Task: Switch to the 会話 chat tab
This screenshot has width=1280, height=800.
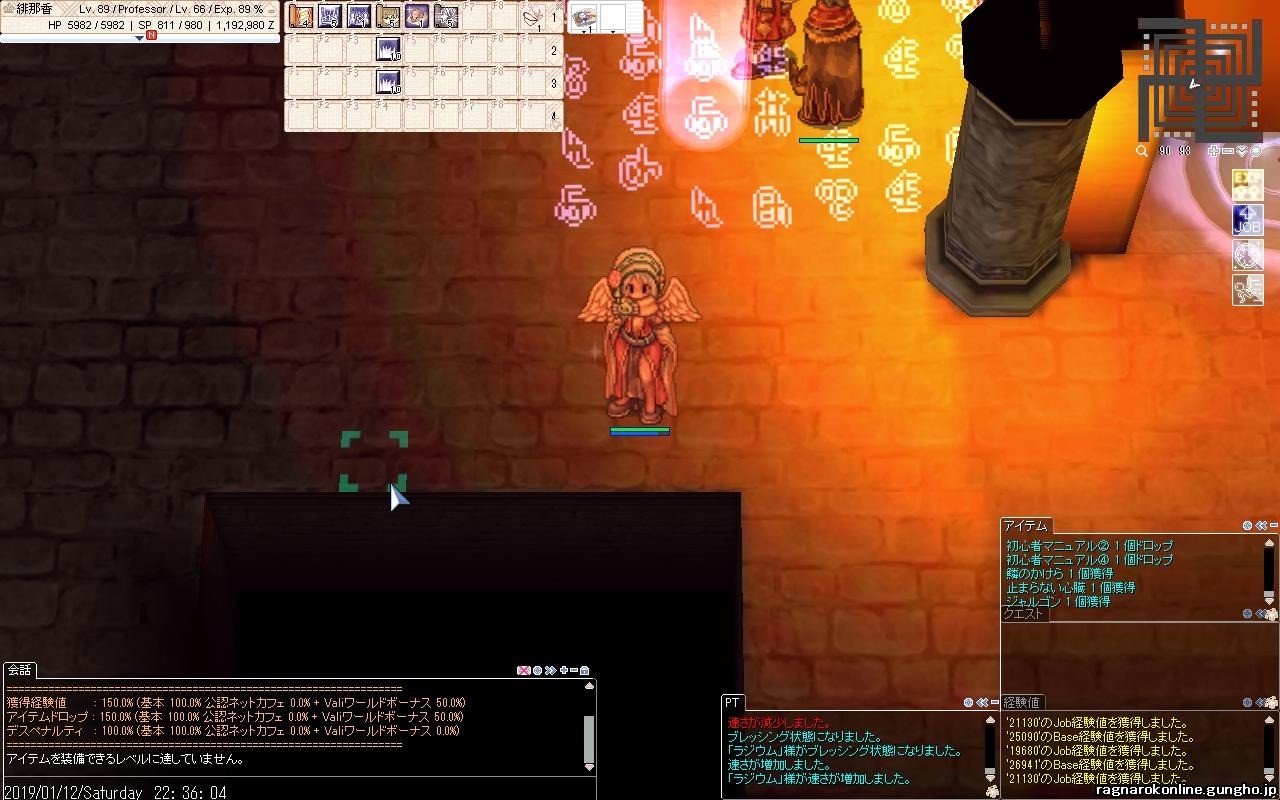Action: [19, 670]
